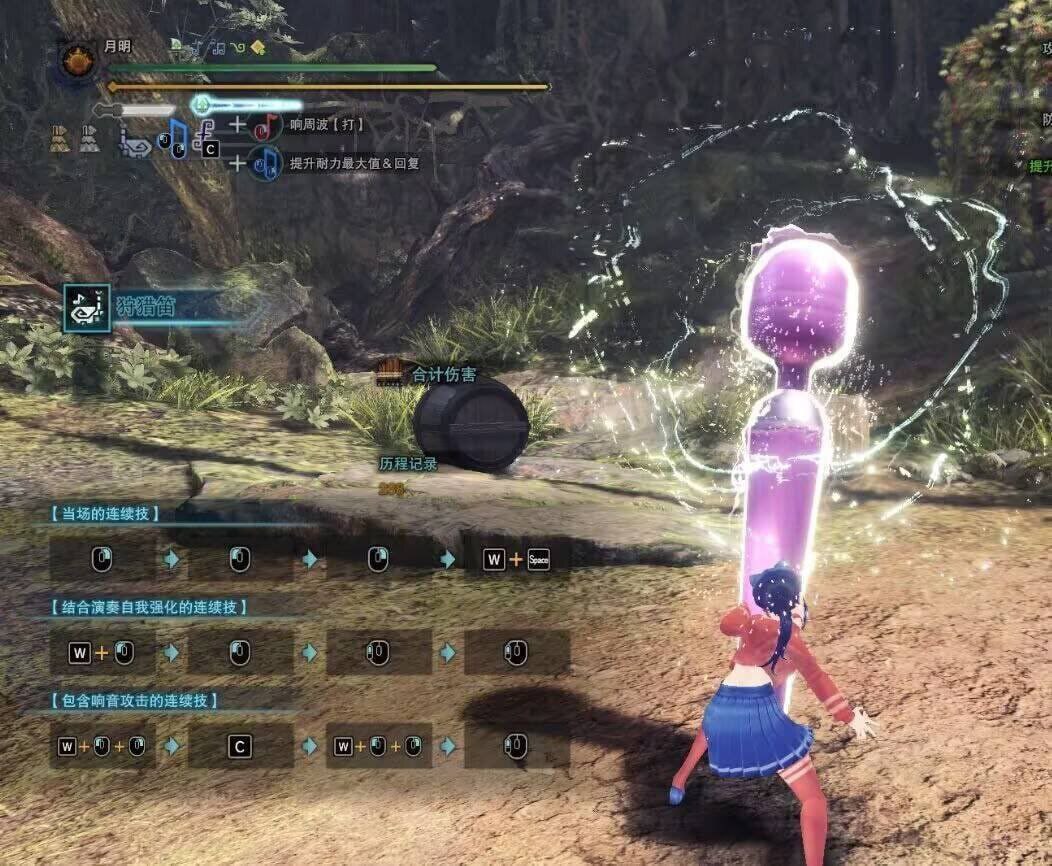The height and width of the screenshot is (866, 1052).
Task: Click the yellow diamond status buff icon
Action: pyautogui.click(x=258, y=46)
